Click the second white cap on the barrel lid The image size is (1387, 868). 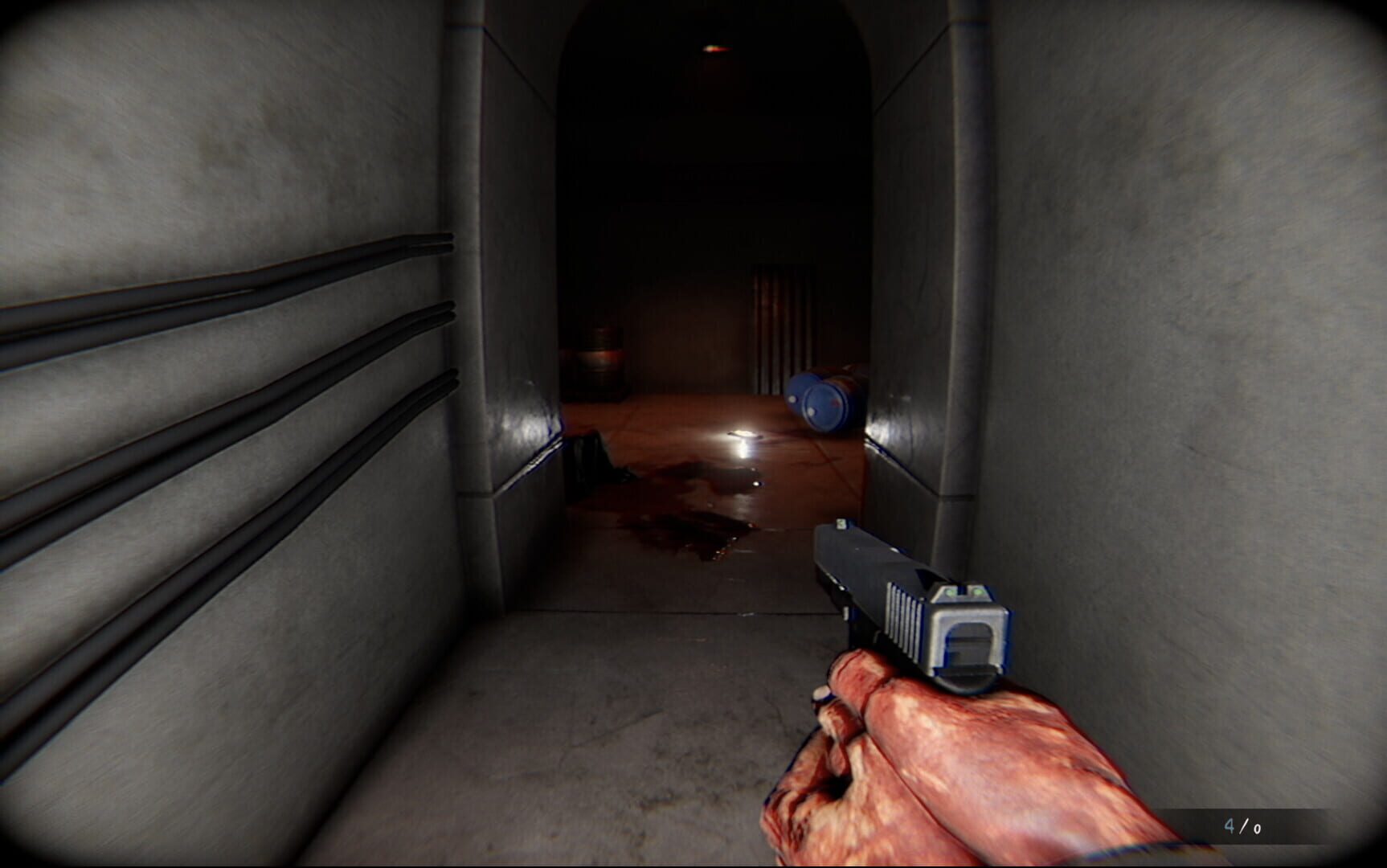click(812, 411)
